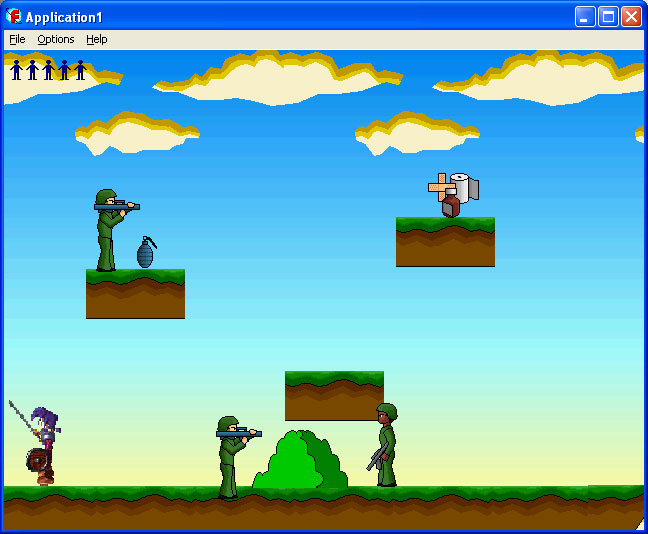The height and width of the screenshot is (534, 648).
Task: Open the Options menu
Action: (x=56, y=39)
